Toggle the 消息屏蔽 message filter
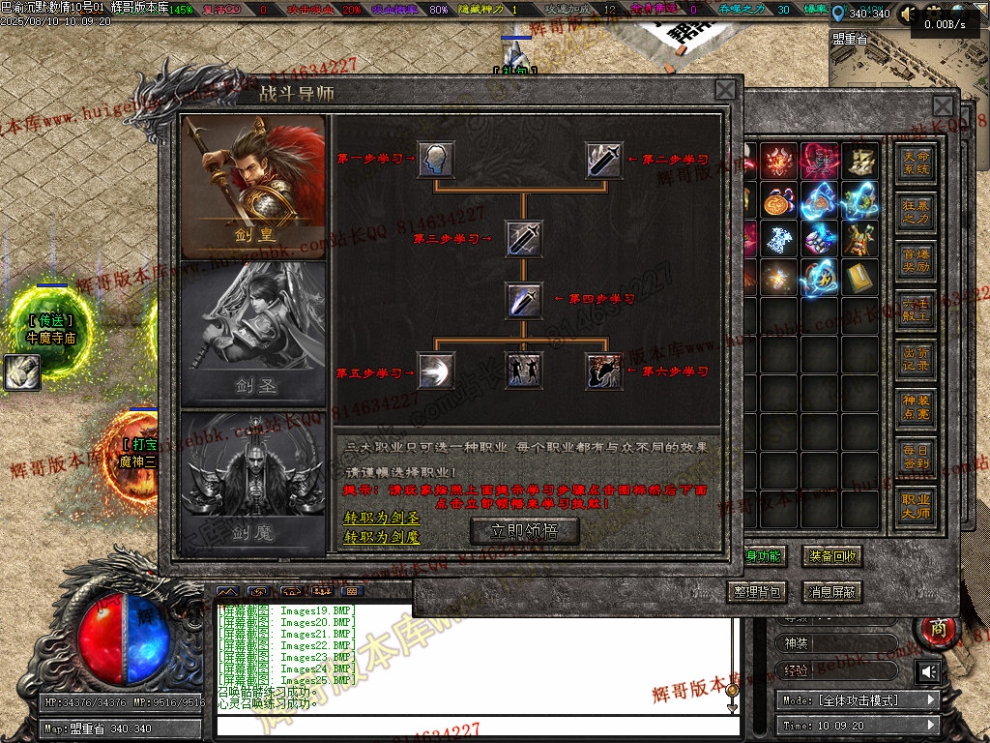990x743 pixels. coord(833,592)
